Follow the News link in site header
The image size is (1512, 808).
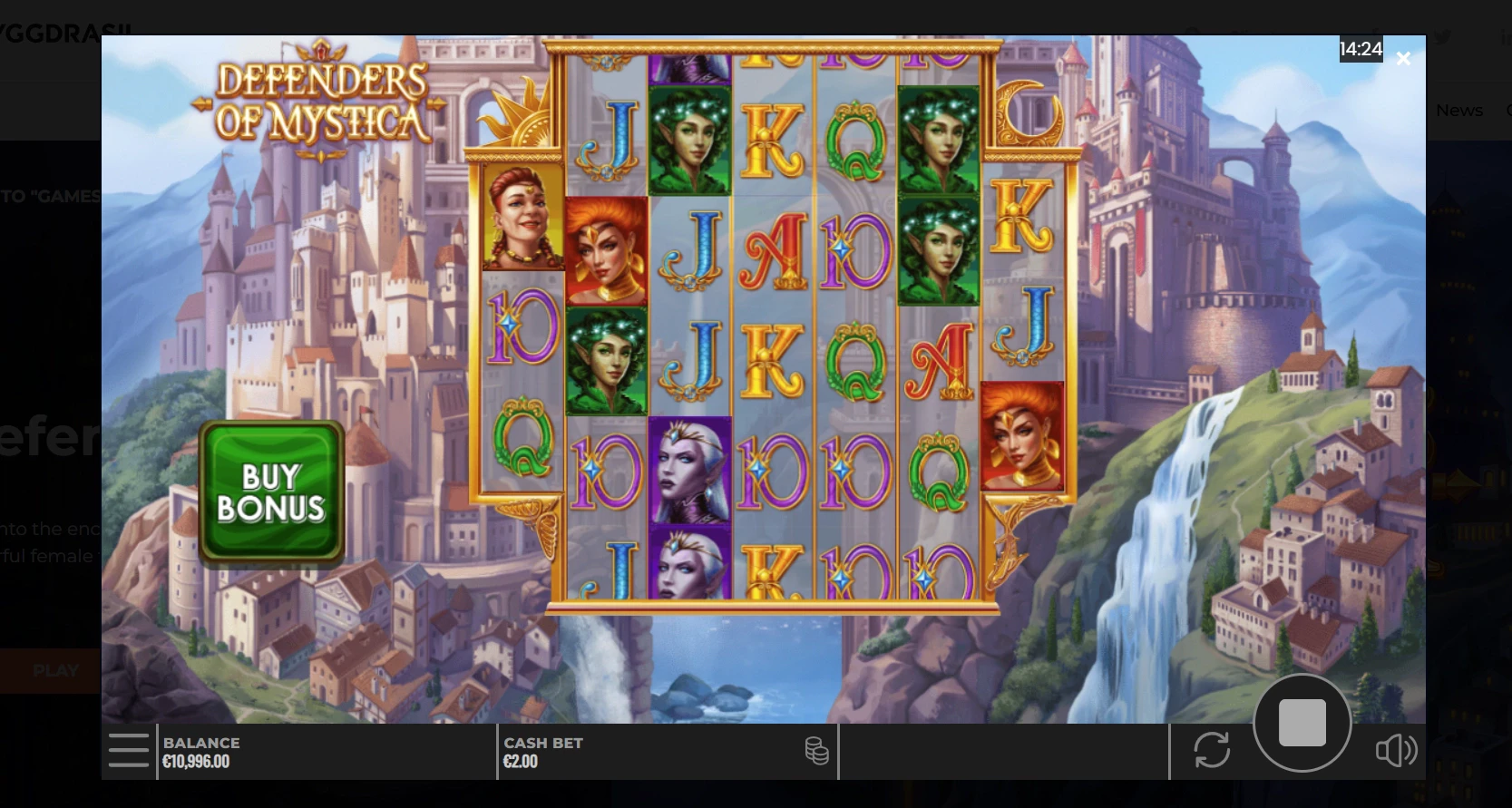pos(1458,111)
